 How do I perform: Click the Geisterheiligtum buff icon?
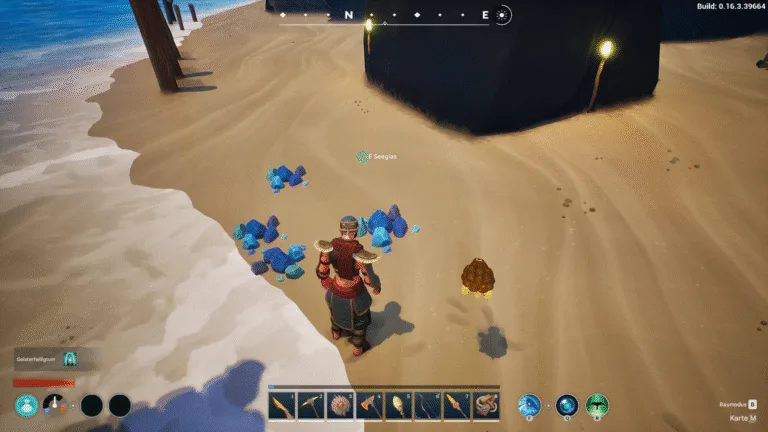(x=70, y=359)
